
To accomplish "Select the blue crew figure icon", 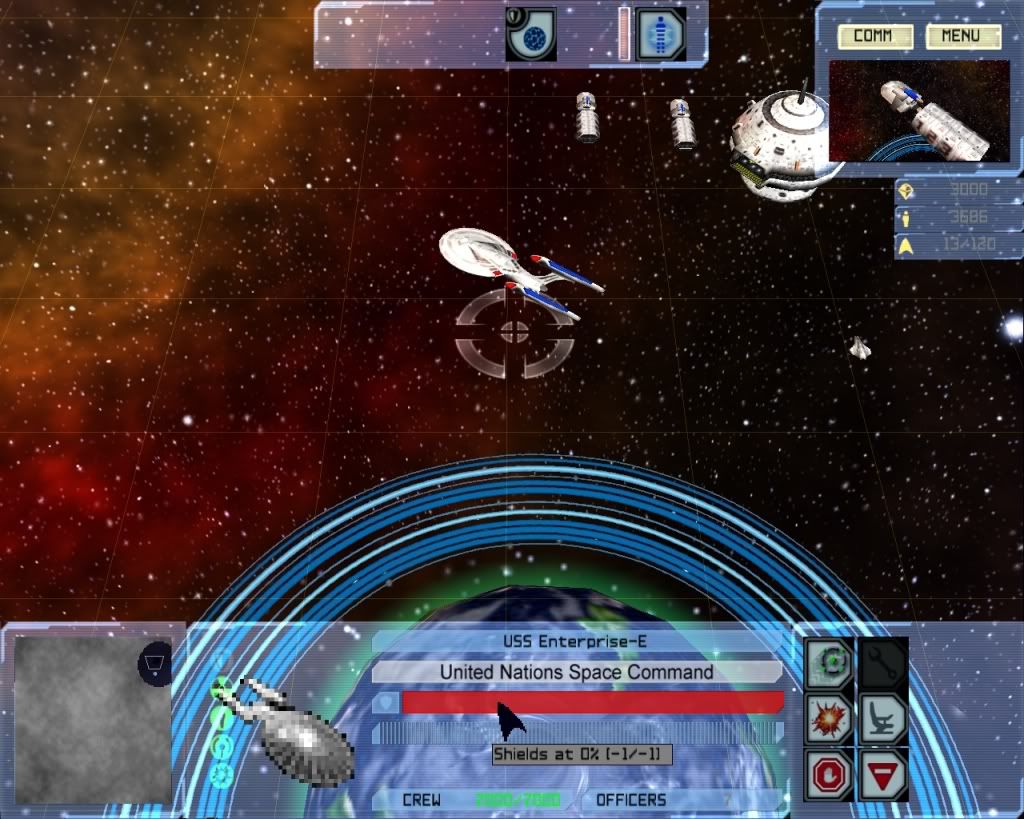I will click(661, 34).
